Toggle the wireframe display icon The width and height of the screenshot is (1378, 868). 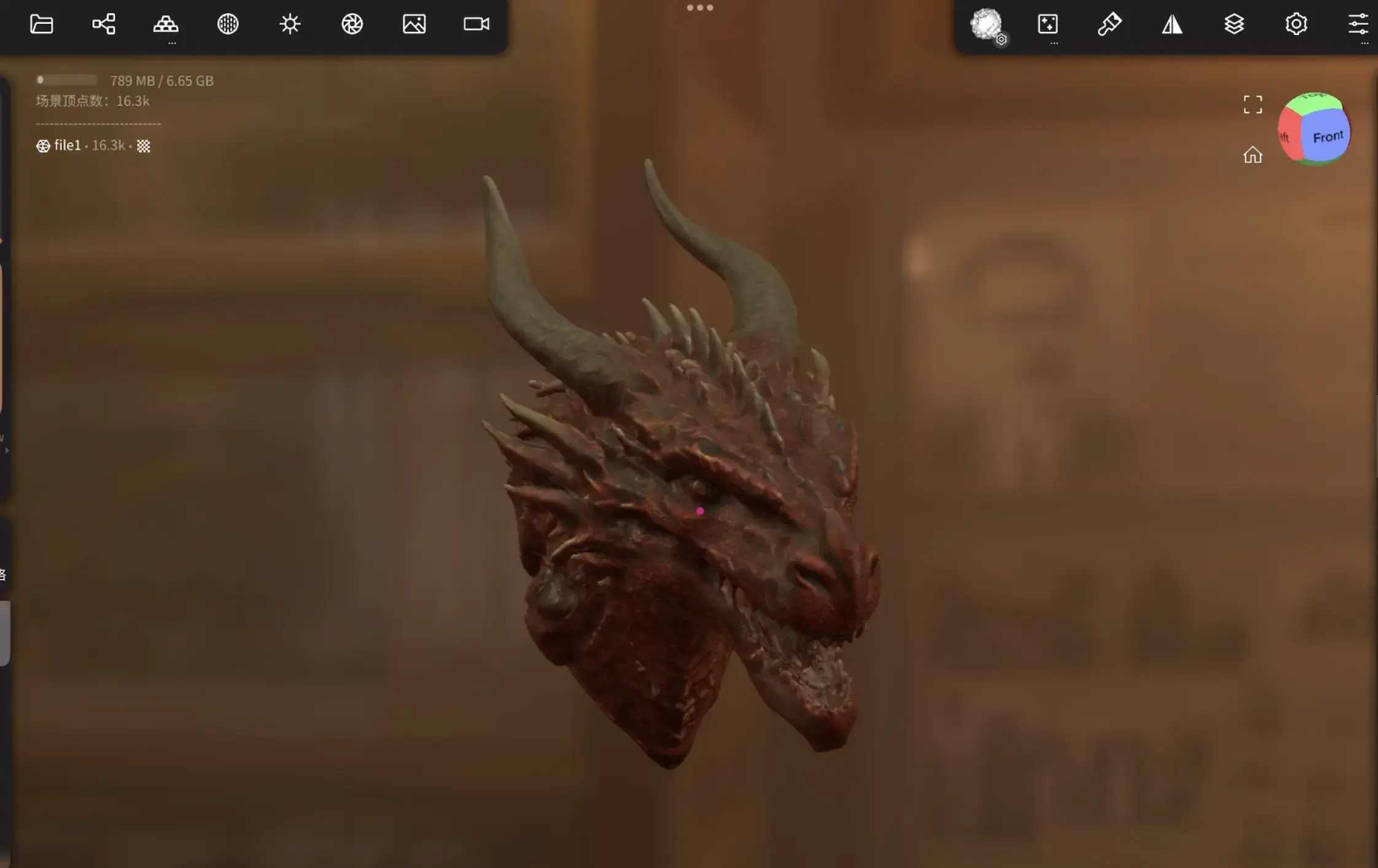coord(228,24)
